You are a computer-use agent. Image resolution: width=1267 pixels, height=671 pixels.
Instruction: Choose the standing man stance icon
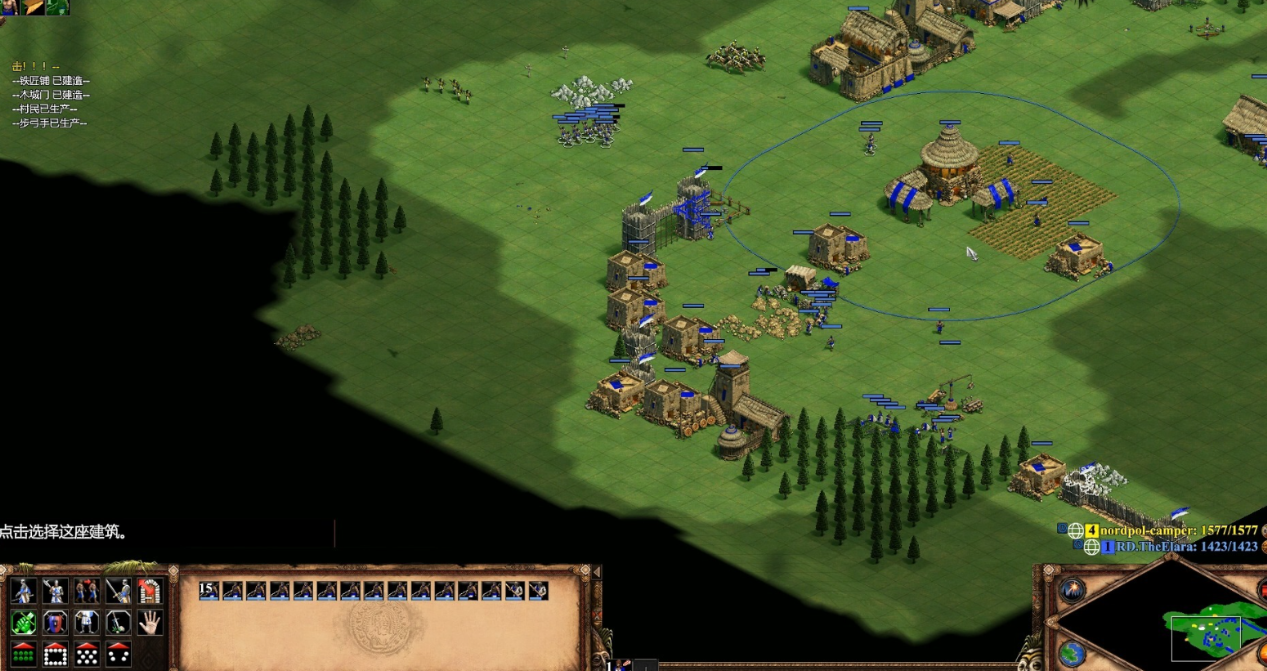point(87,623)
